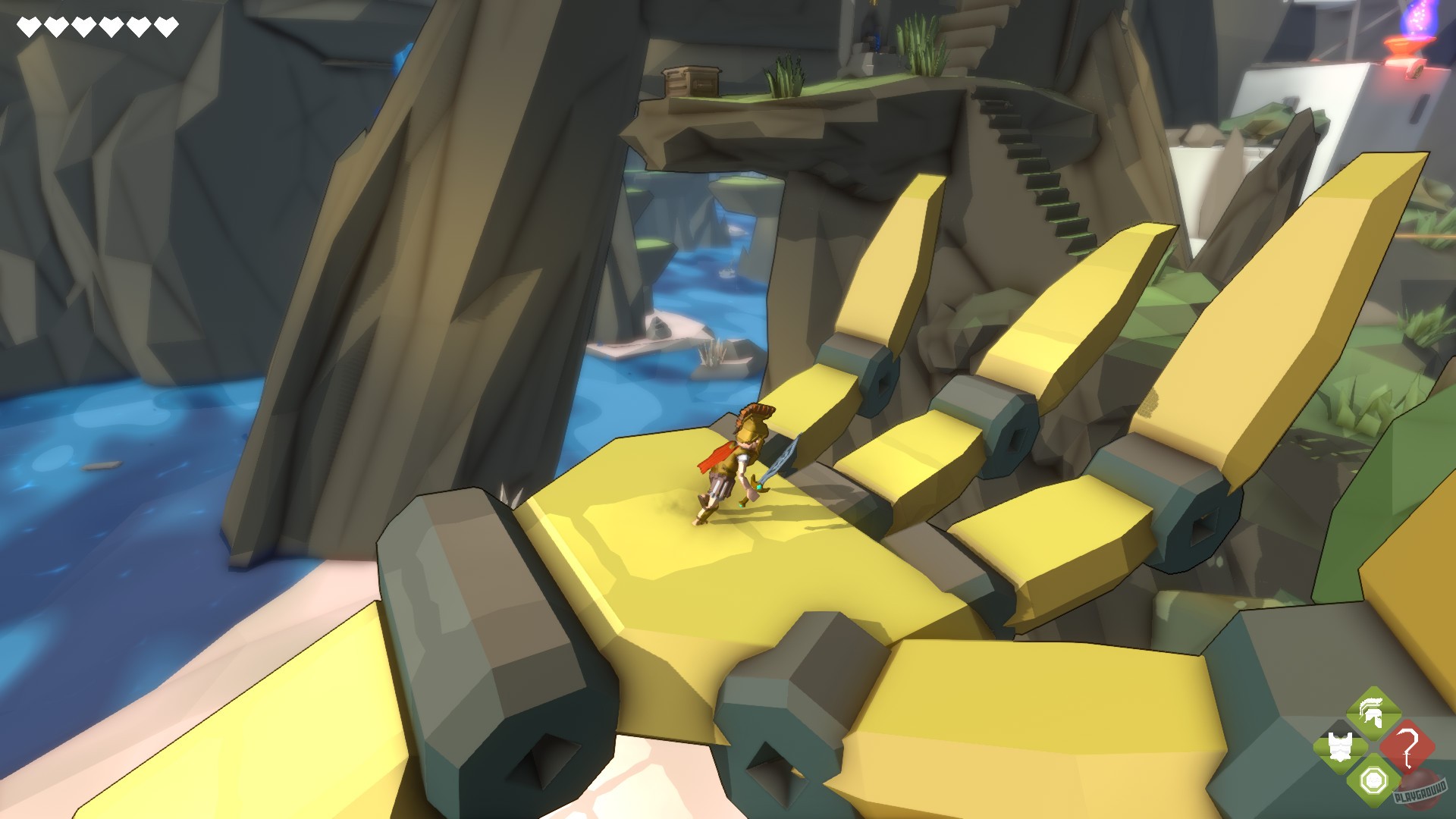Open the red question mark equipment slot
Viewport: 1456px width, 819px height.
click(x=1408, y=746)
